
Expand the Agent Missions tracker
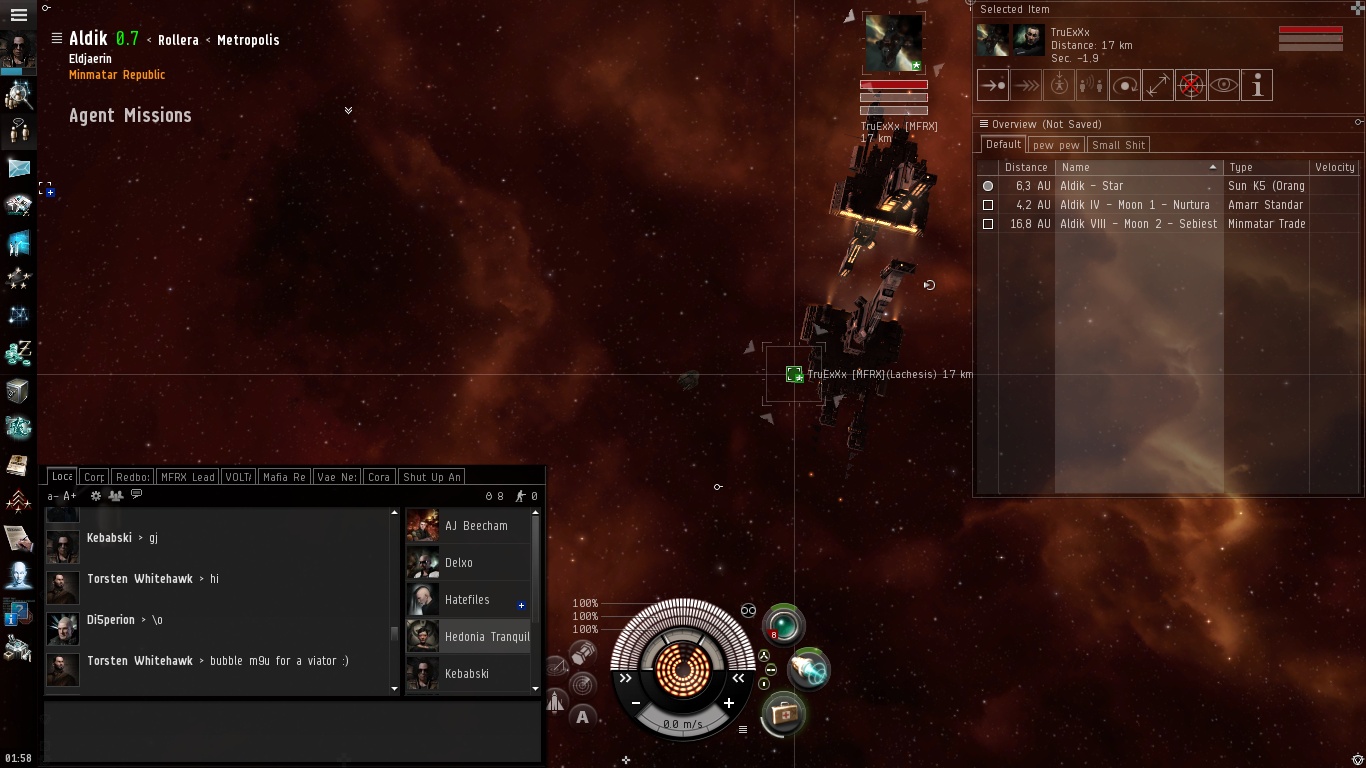348,110
